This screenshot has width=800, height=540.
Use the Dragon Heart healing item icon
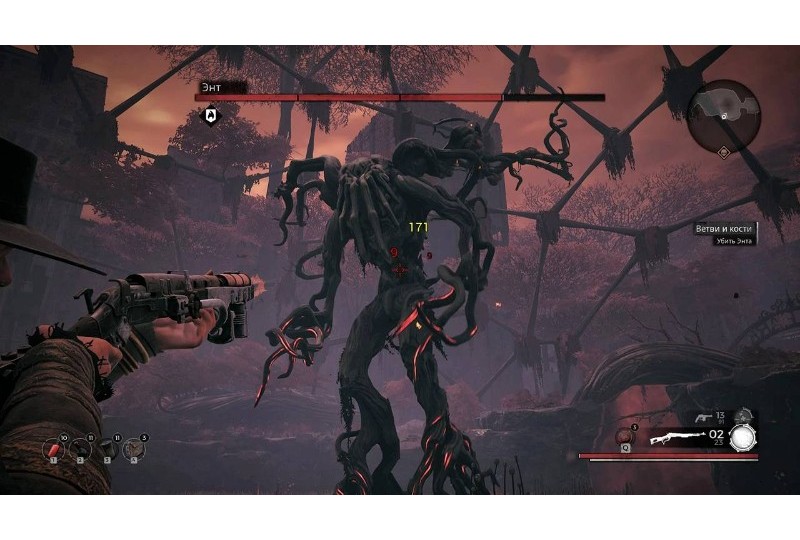coord(625,437)
